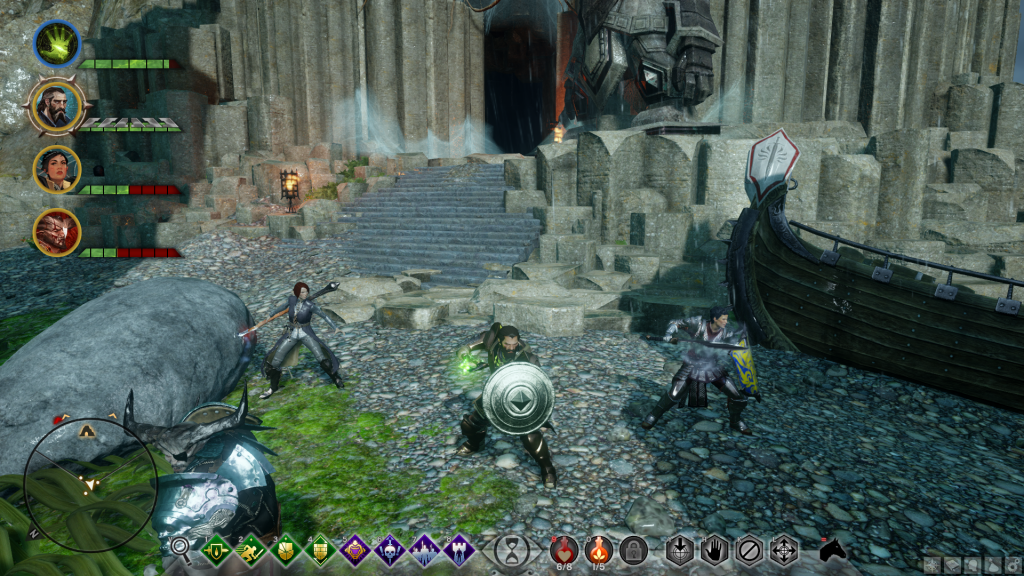Activate the purple glowing armor ability
The image size is (1024, 576).
tap(355, 548)
